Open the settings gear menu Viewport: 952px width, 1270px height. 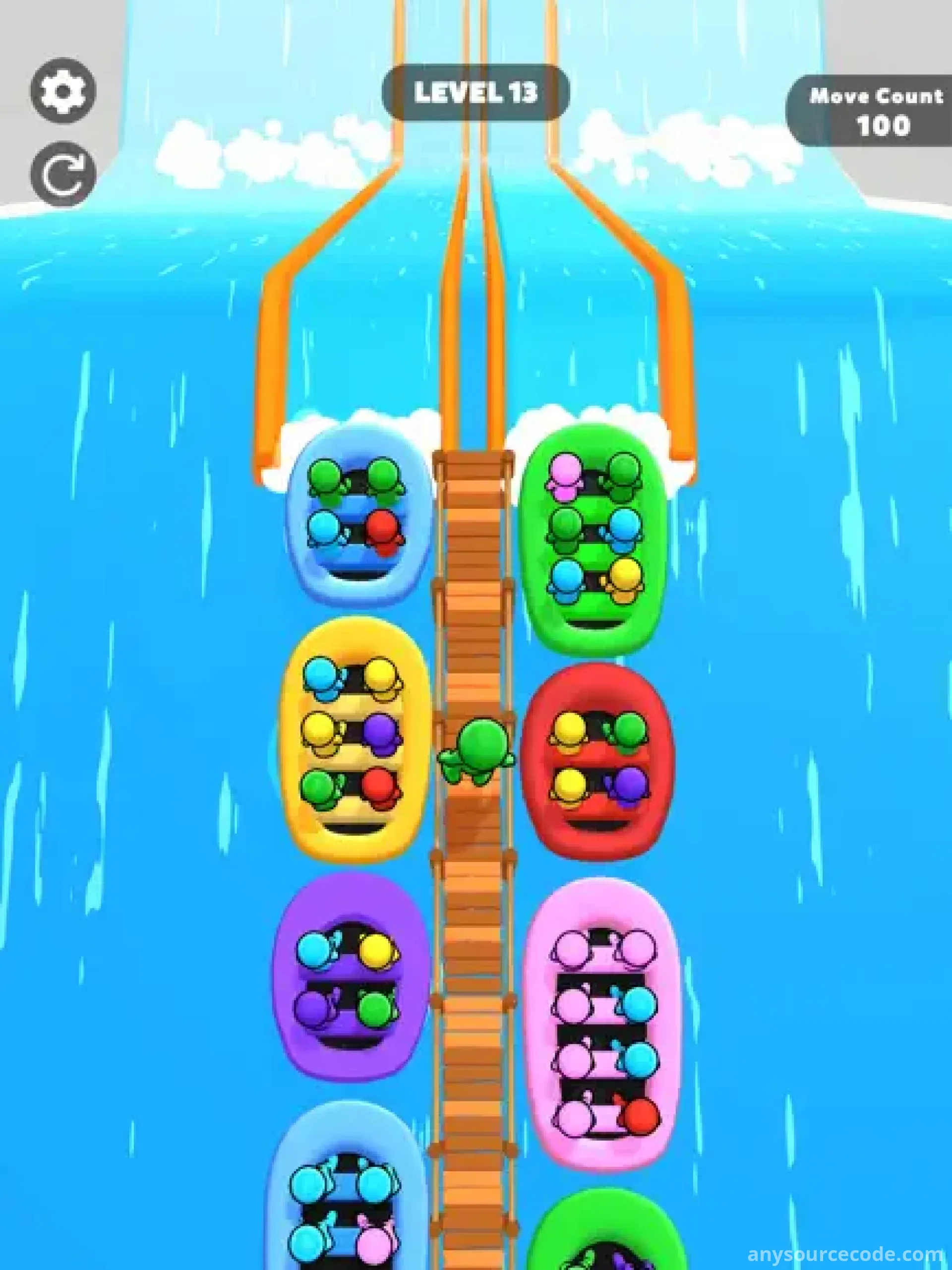pos(63,91)
